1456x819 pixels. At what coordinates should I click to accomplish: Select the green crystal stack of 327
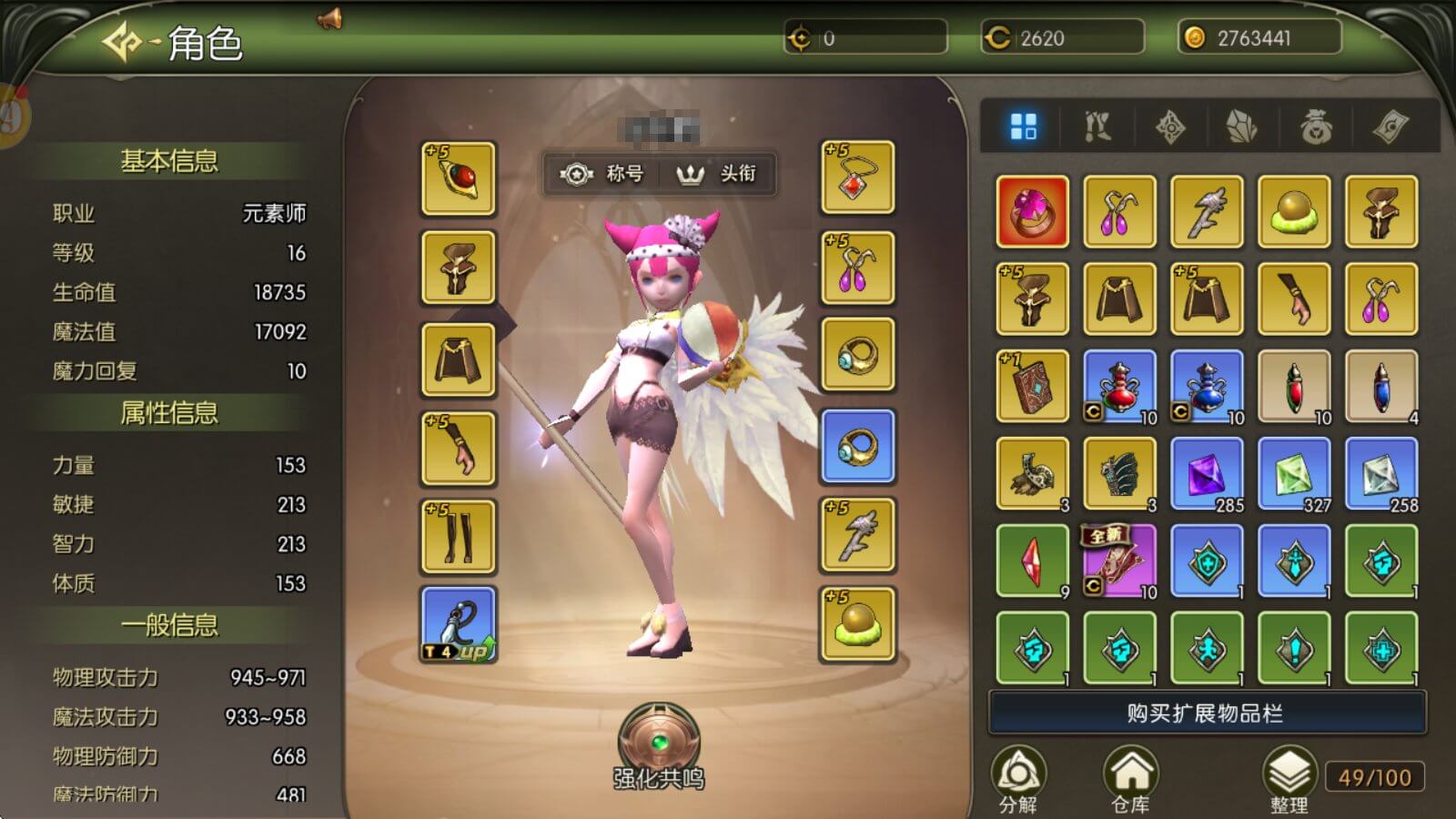tap(1294, 474)
